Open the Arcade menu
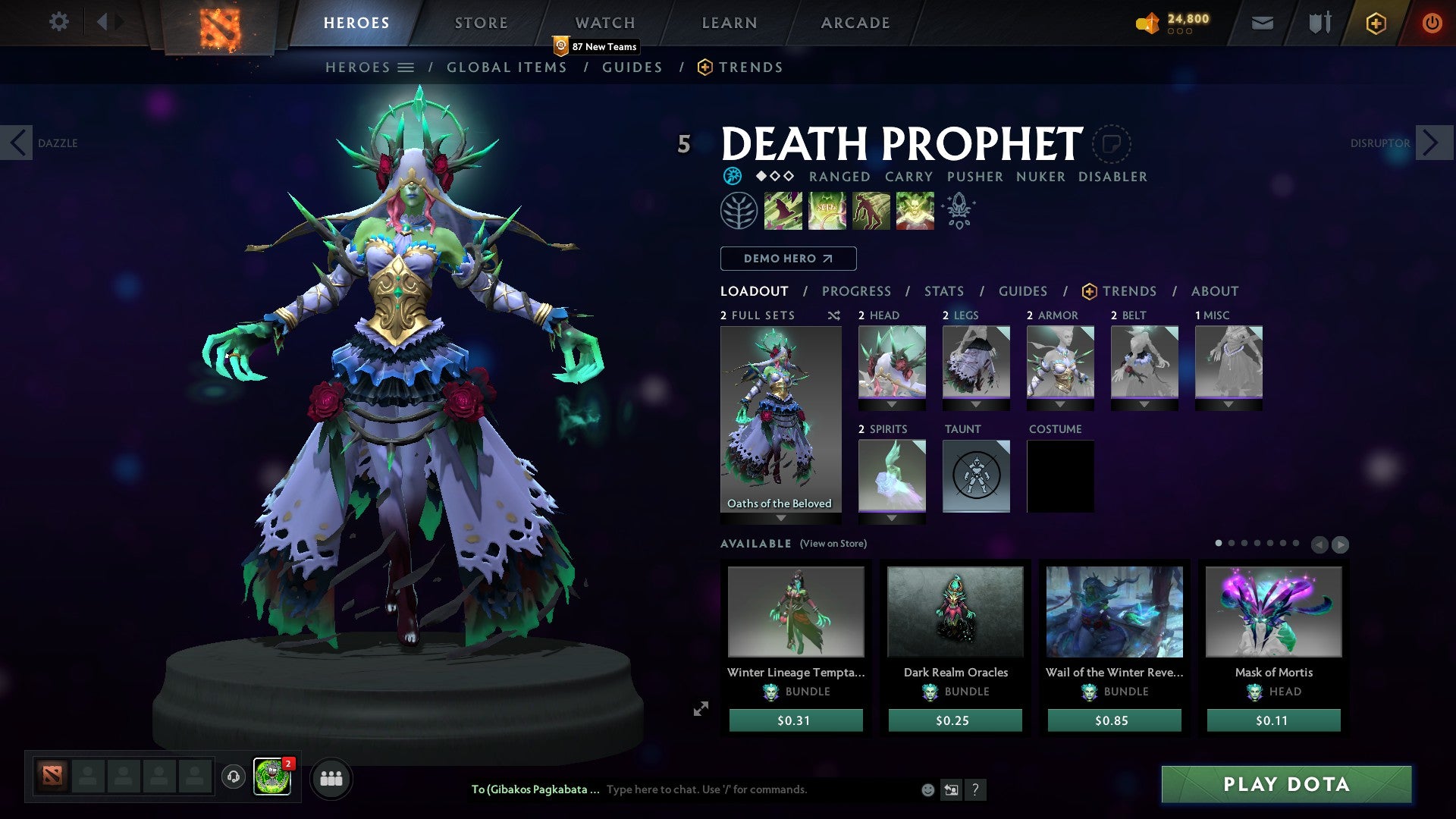Viewport: 1456px width, 819px height. 855,22
